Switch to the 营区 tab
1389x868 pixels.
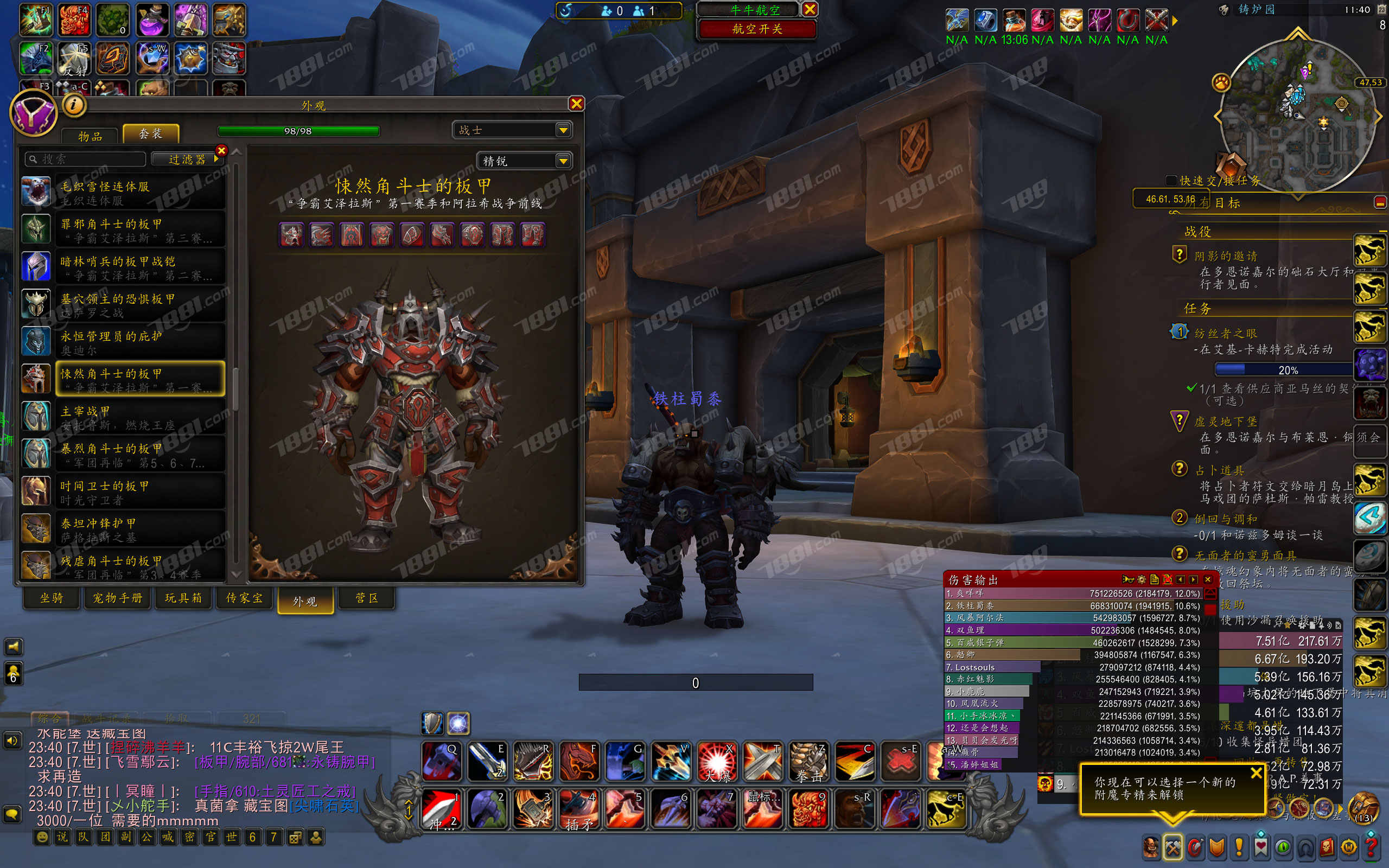click(x=367, y=598)
